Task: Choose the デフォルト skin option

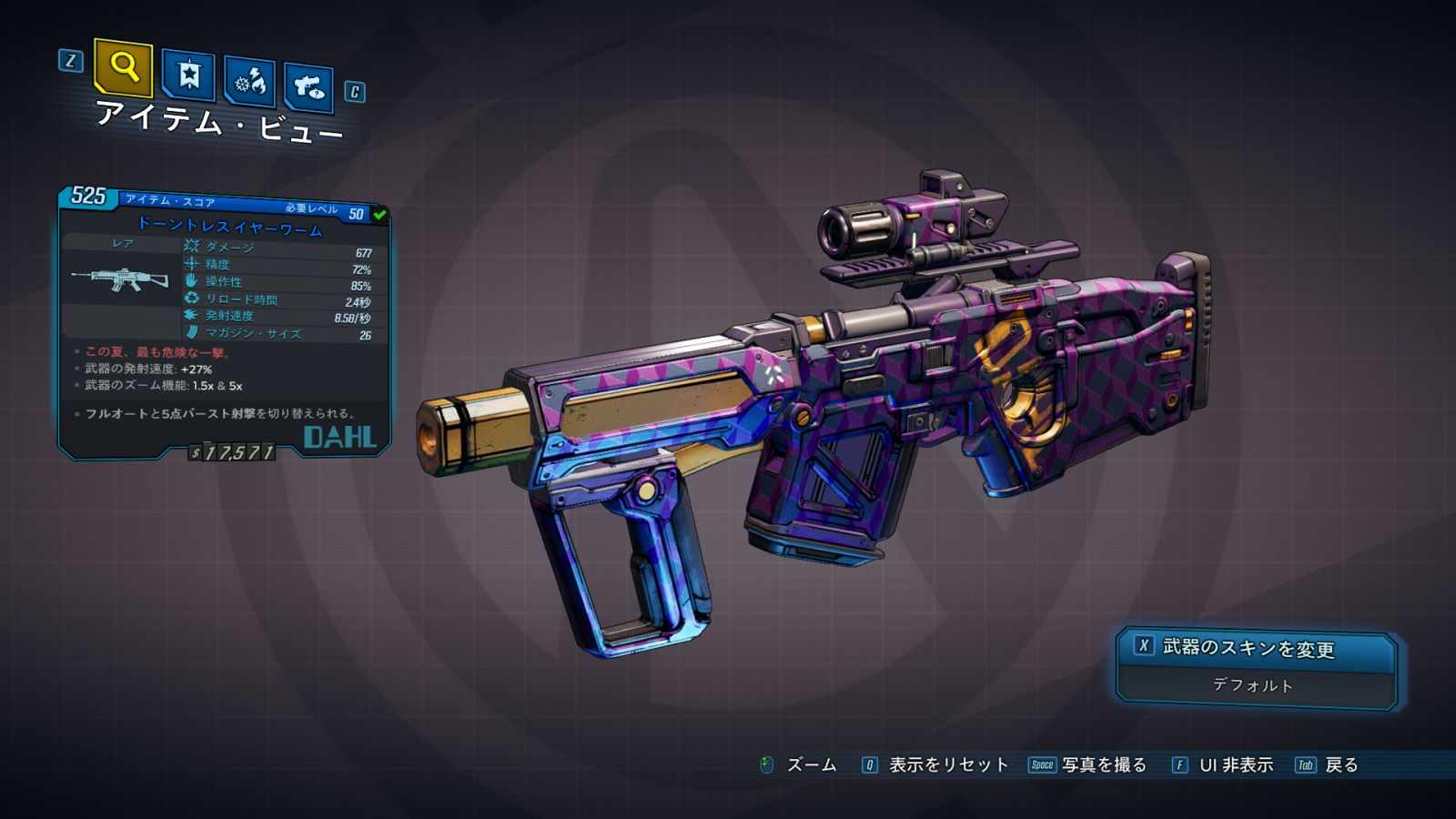Action: pyautogui.click(x=1253, y=685)
